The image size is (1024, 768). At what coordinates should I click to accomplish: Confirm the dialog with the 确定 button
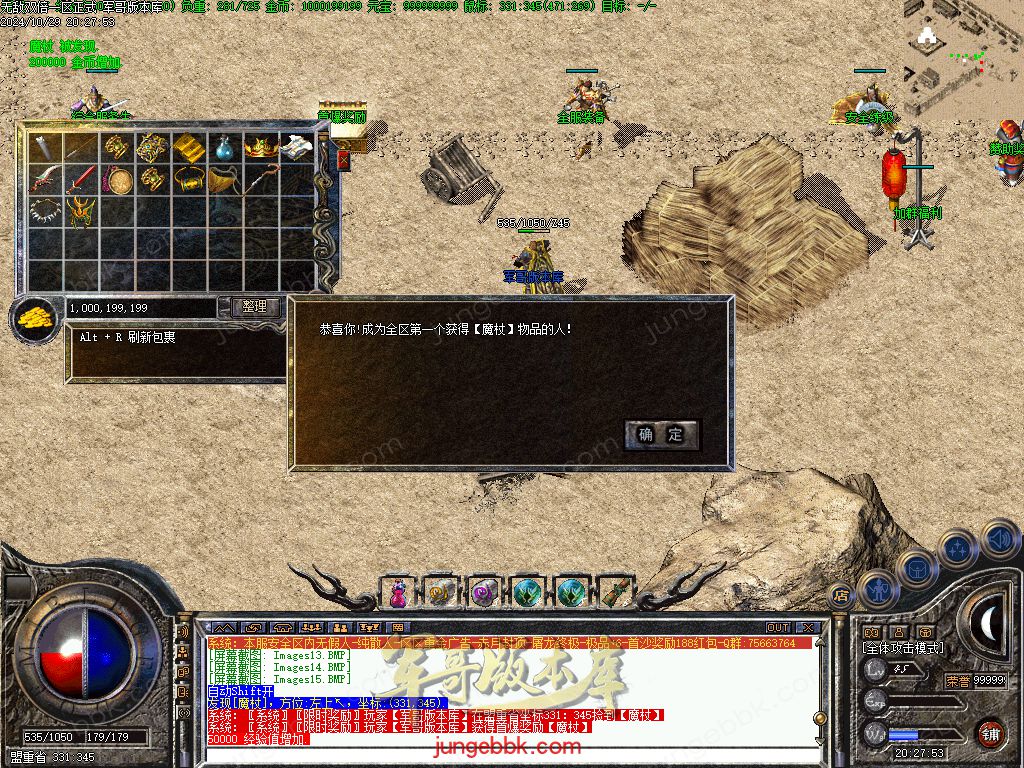pyautogui.click(x=661, y=434)
